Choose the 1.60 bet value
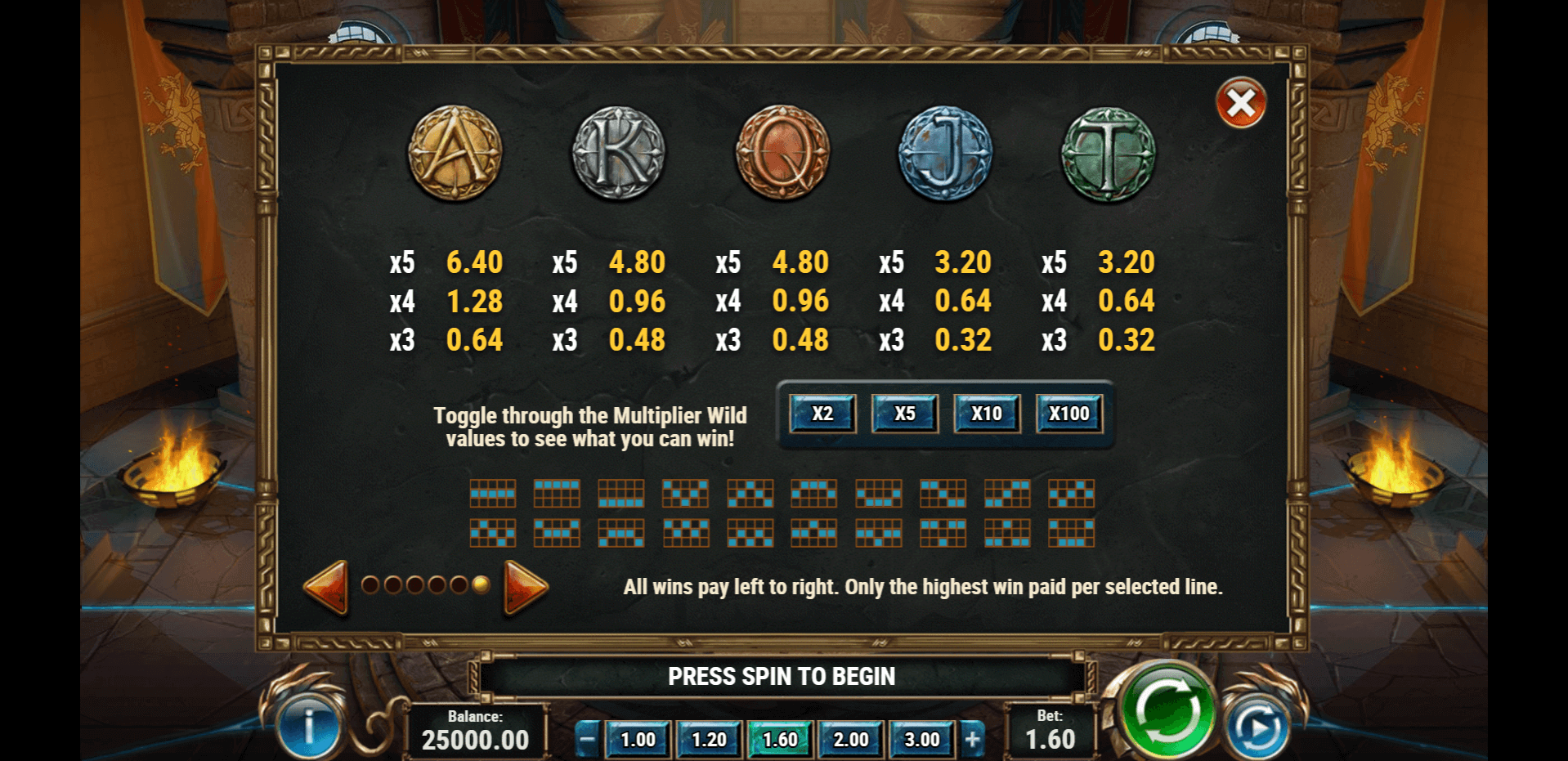 tap(780, 740)
